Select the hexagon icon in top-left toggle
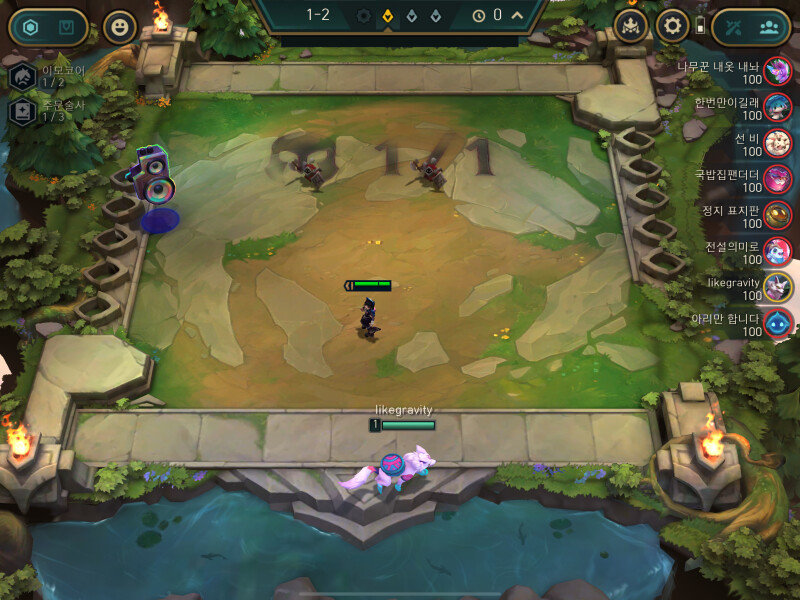This screenshot has height=600, width=800. 30,27
